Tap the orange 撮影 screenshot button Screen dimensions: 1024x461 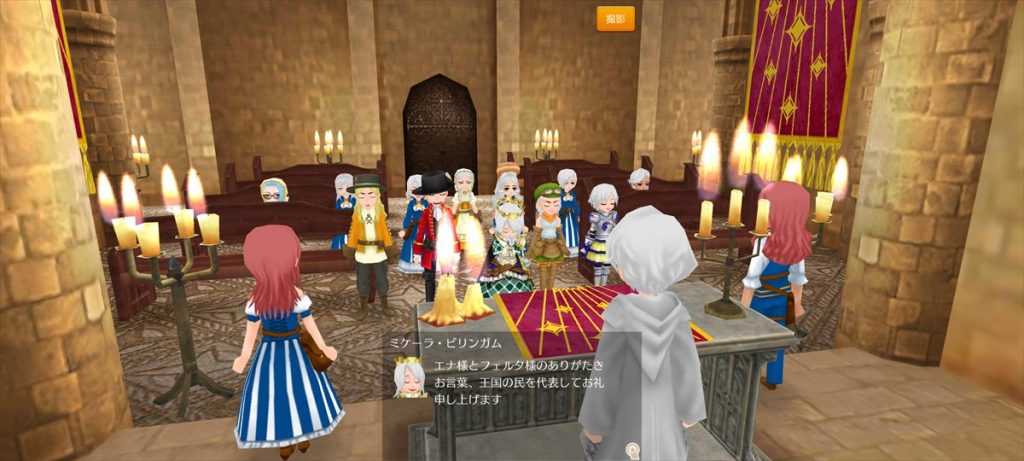[x=615, y=19]
